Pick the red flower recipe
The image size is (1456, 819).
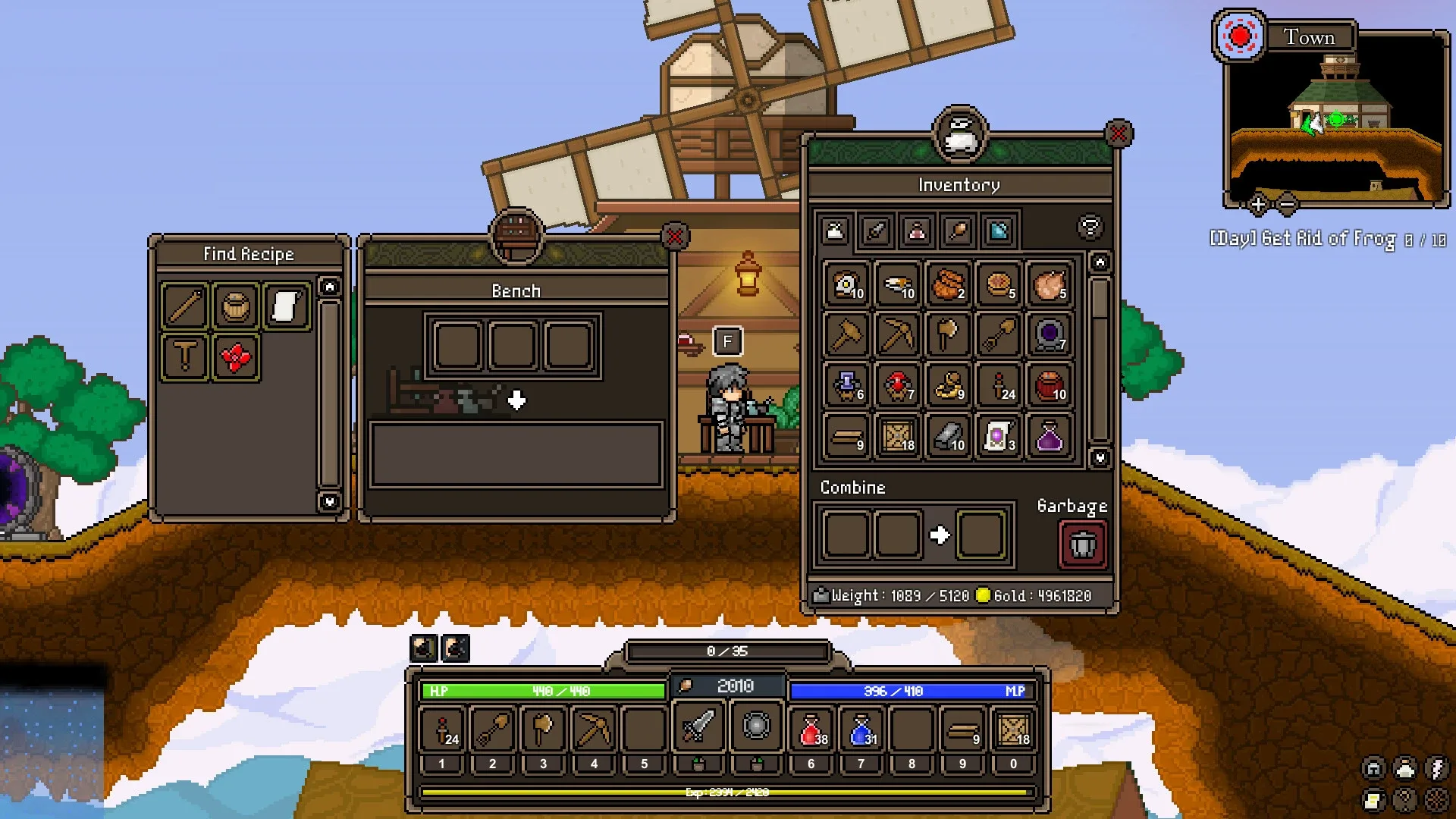(235, 357)
